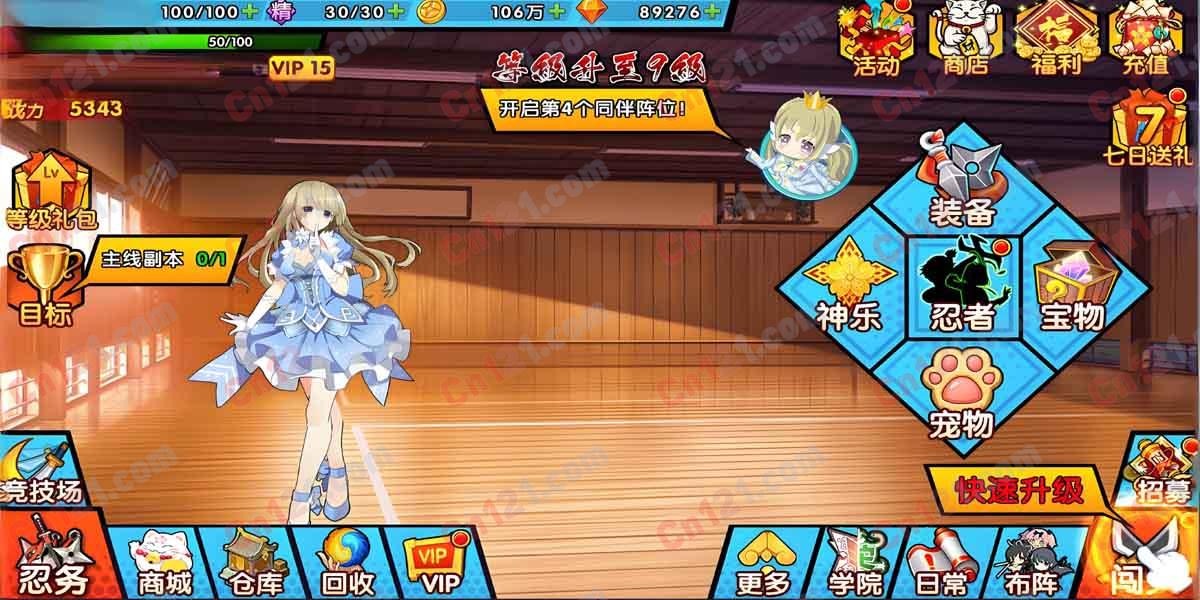Open the 商城 mall
Image resolution: width=1200 pixels, height=600 pixels.
click(x=163, y=562)
